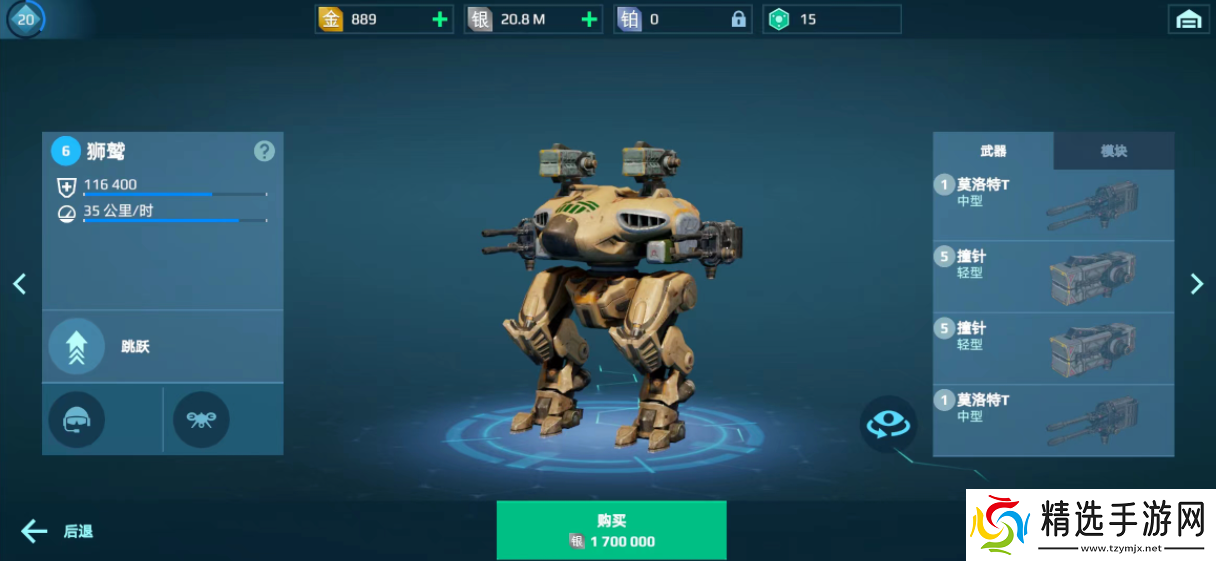View the 跳跃 jump ability
The image size is (1216, 561).
[x=77, y=346]
